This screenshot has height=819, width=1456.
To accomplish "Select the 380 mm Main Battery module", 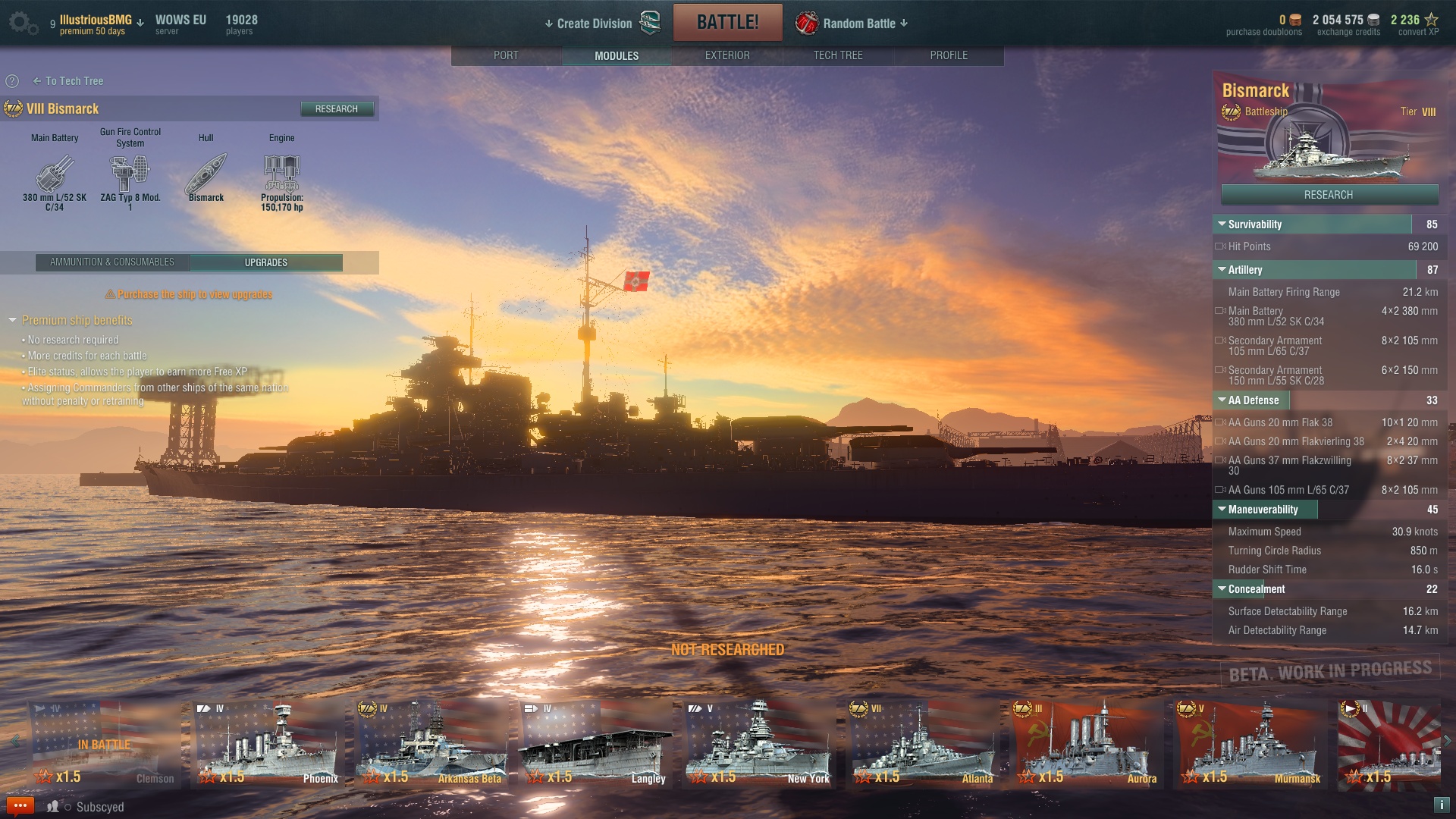I will click(55, 176).
